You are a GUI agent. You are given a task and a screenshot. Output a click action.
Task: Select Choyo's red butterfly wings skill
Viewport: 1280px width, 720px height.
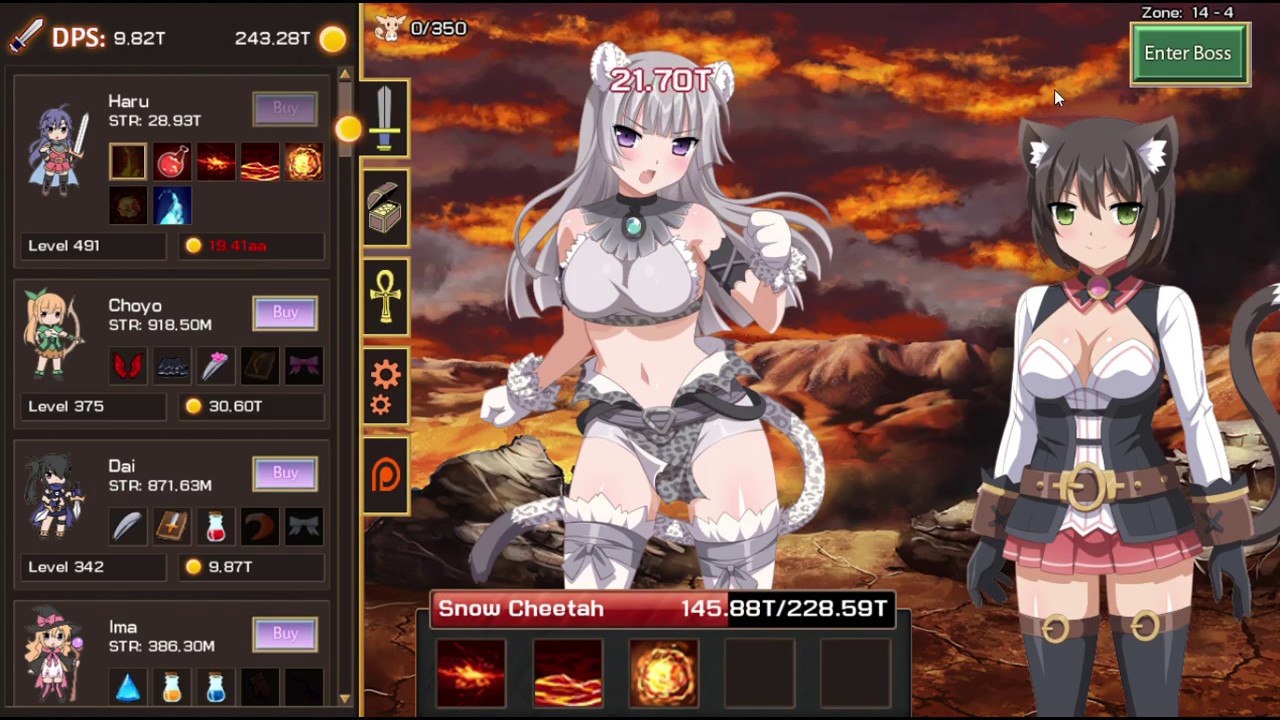pos(128,366)
